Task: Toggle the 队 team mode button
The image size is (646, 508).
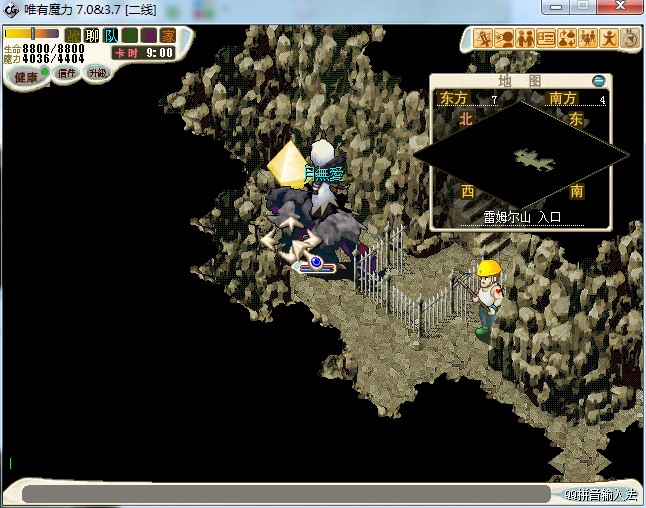Action: [111, 36]
